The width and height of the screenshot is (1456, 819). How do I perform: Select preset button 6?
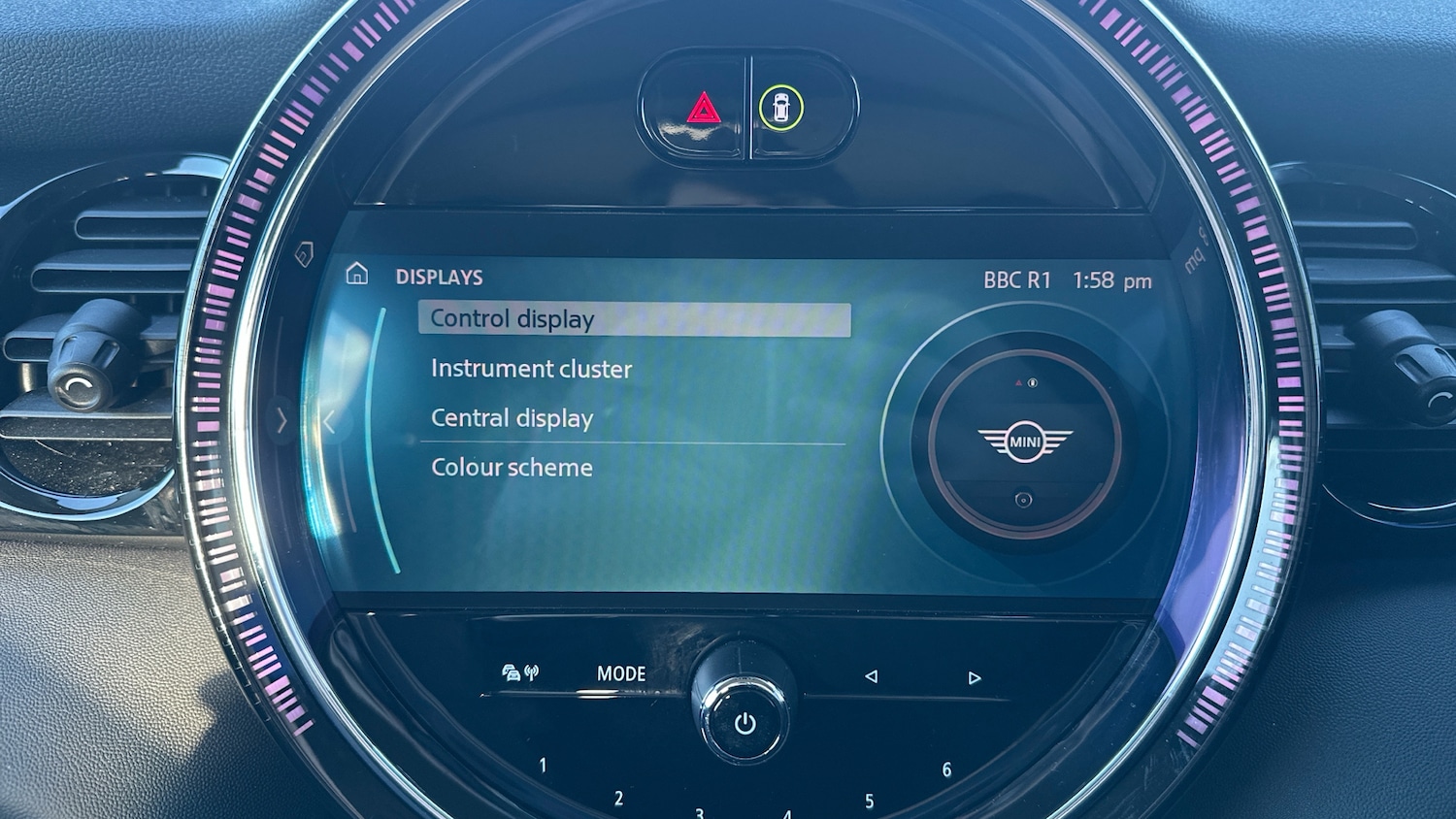pos(946,770)
